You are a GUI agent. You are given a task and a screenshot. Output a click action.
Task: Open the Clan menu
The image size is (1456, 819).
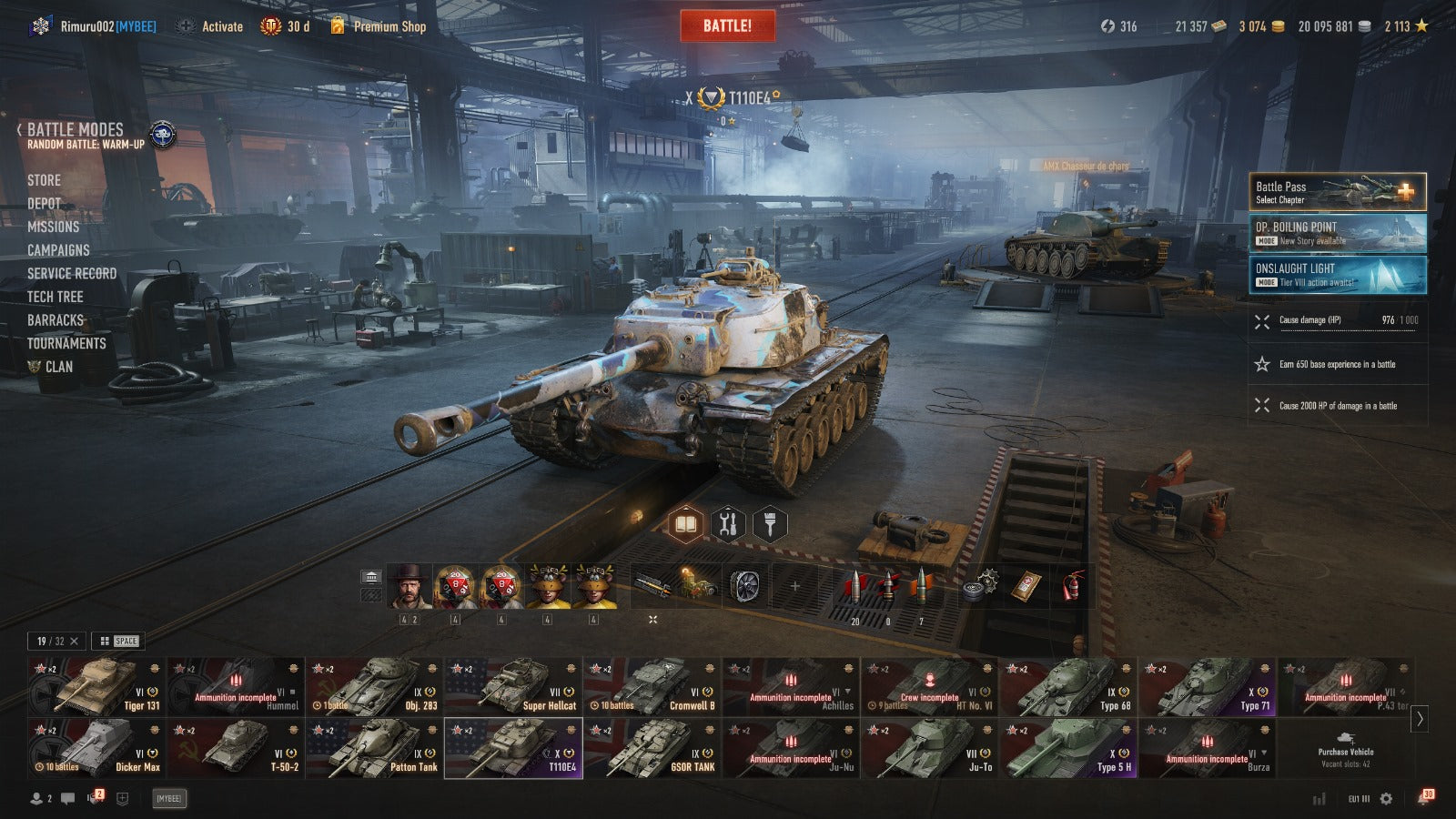tap(58, 367)
